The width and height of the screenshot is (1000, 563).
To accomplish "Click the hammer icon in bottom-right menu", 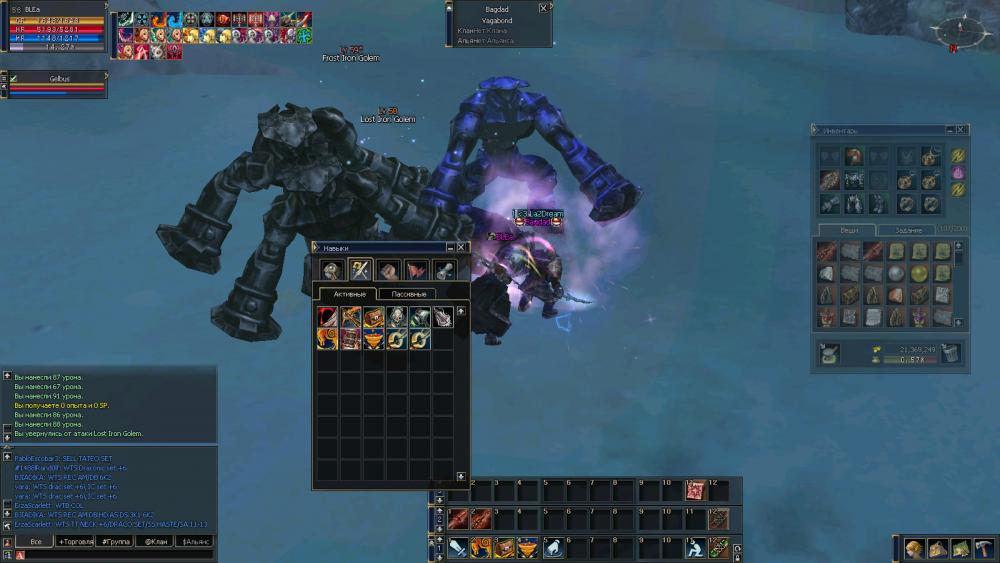I will [983, 548].
